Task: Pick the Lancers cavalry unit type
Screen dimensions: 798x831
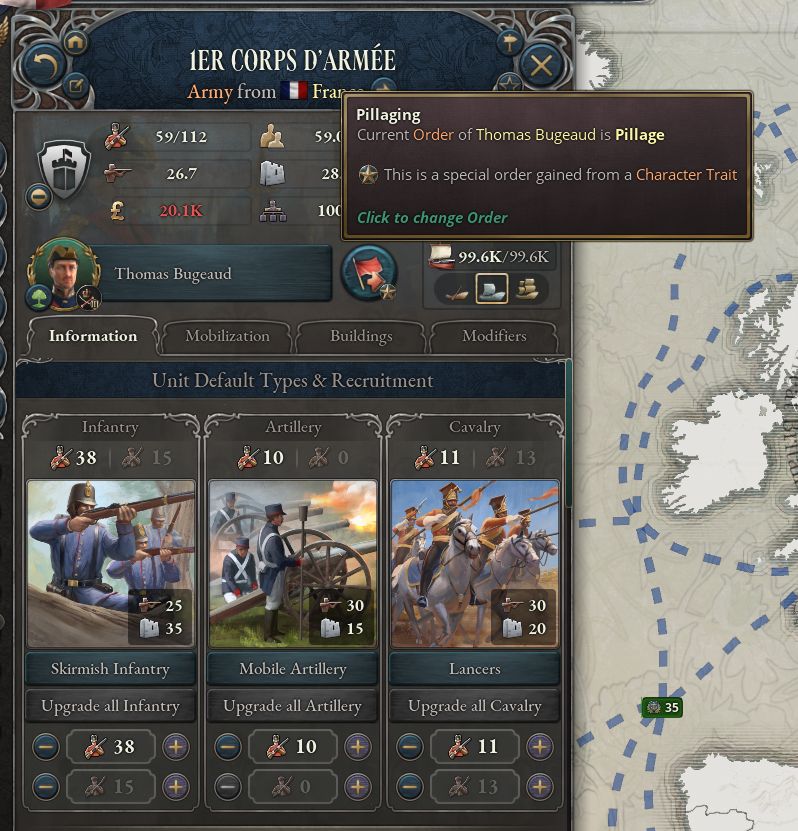Action: click(474, 669)
